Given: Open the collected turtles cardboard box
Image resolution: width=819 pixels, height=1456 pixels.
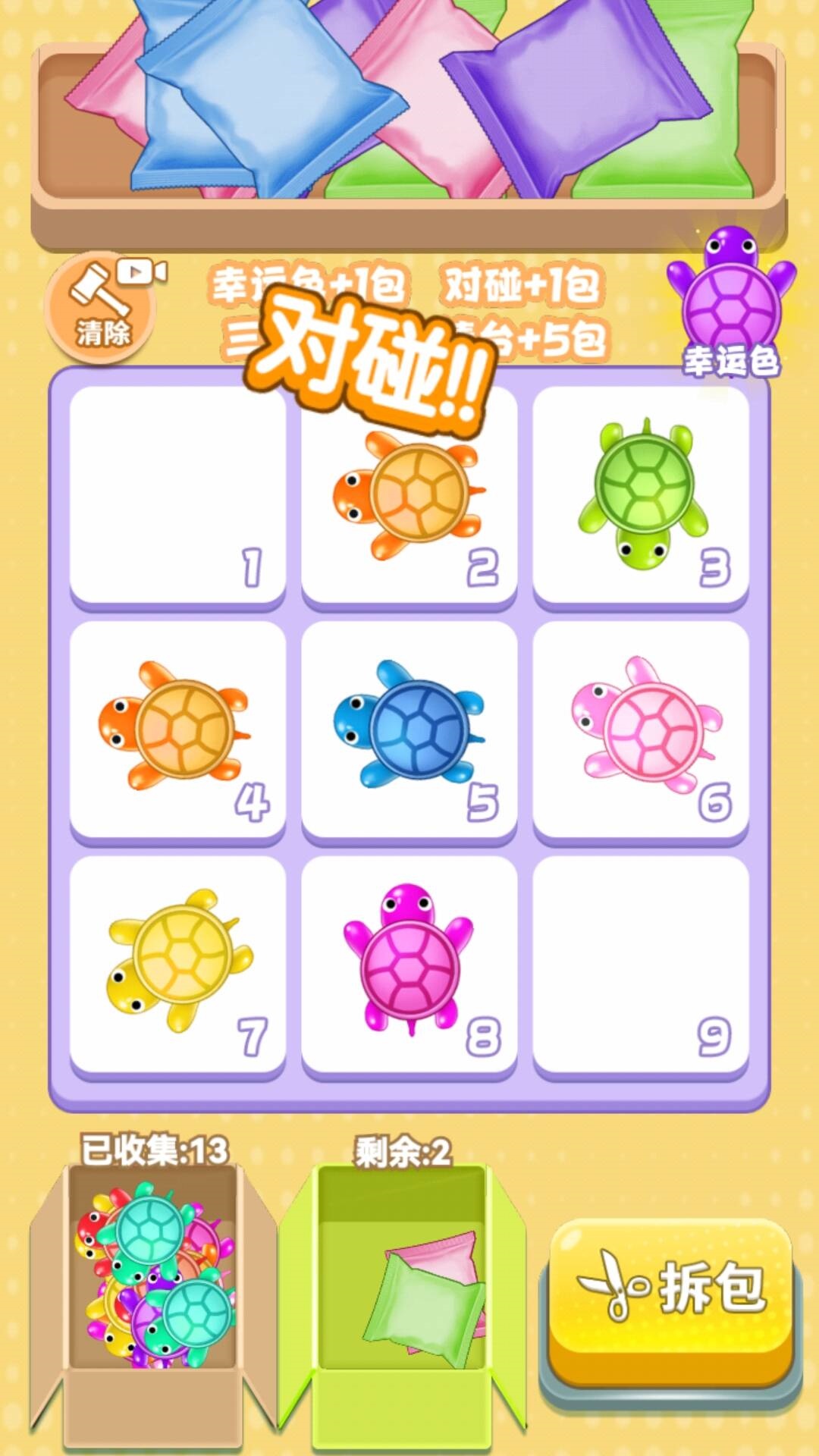Looking at the screenshot, I should click(154, 1289).
